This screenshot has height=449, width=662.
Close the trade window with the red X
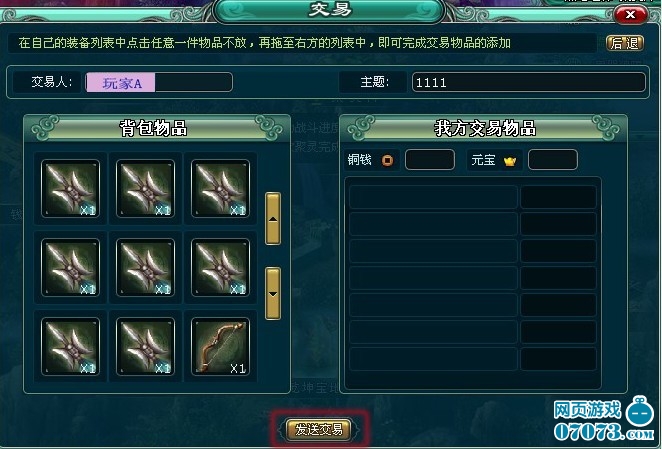pyautogui.click(x=629, y=16)
